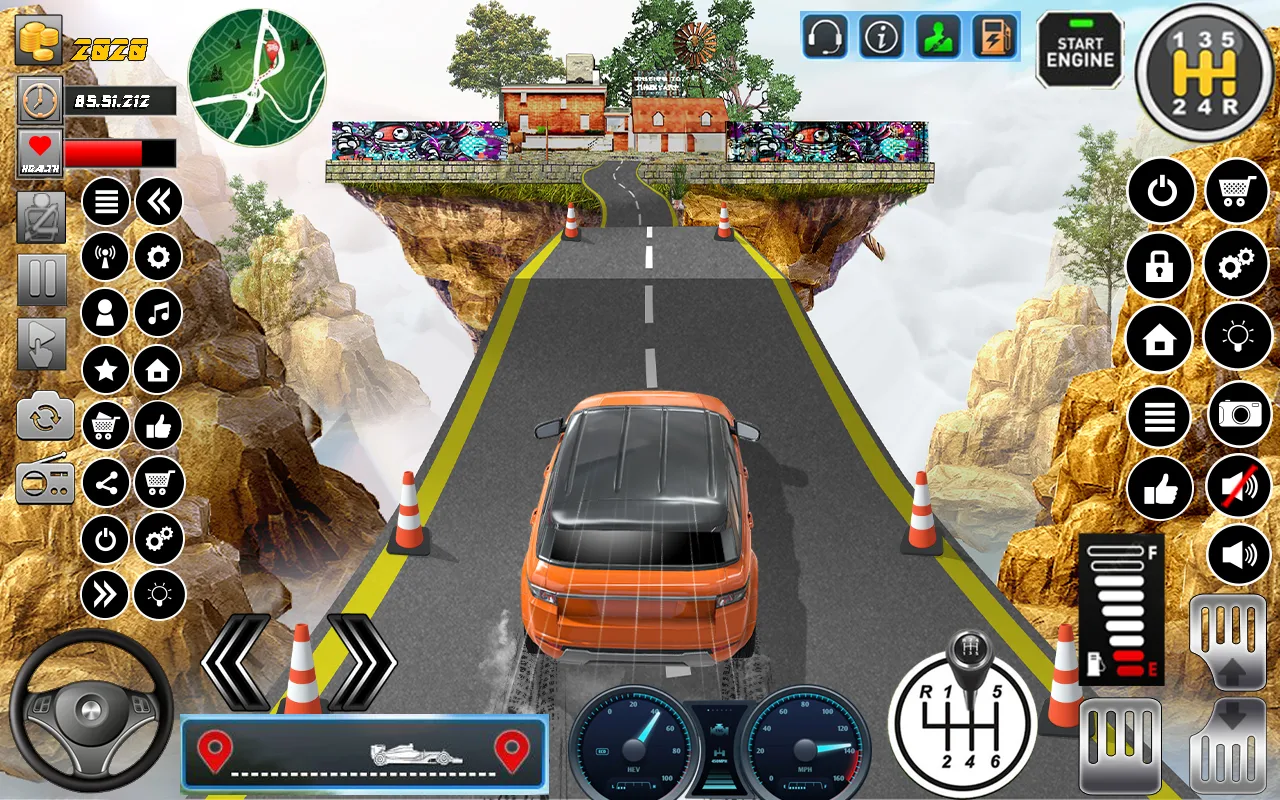The height and width of the screenshot is (800, 1280).
Task: Open the star rating icon
Action: pyautogui.click(x=105, y=370)
